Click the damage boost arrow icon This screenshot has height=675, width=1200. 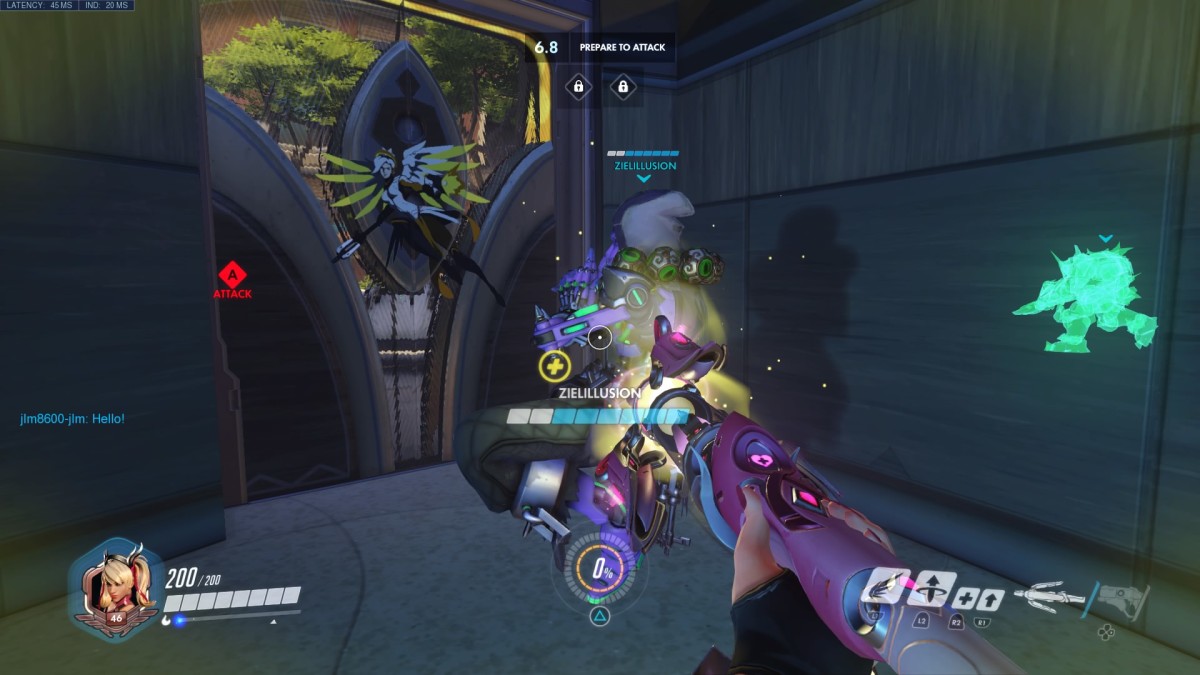click(991, 600)
